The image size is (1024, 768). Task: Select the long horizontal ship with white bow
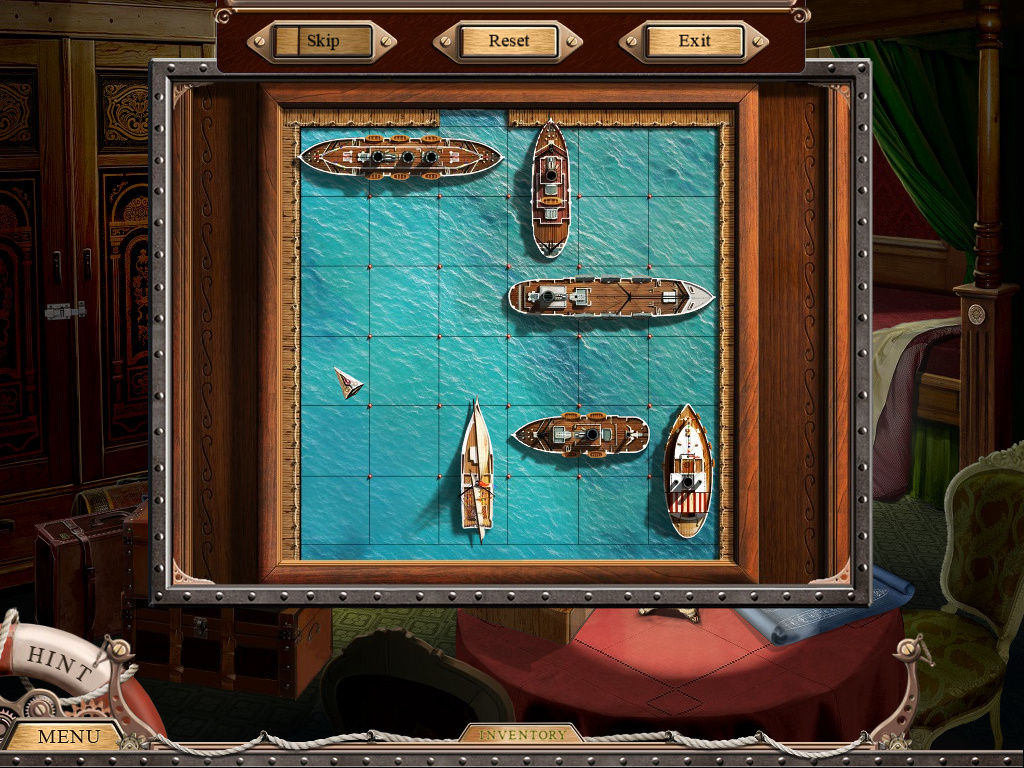(x=610, y=297)
